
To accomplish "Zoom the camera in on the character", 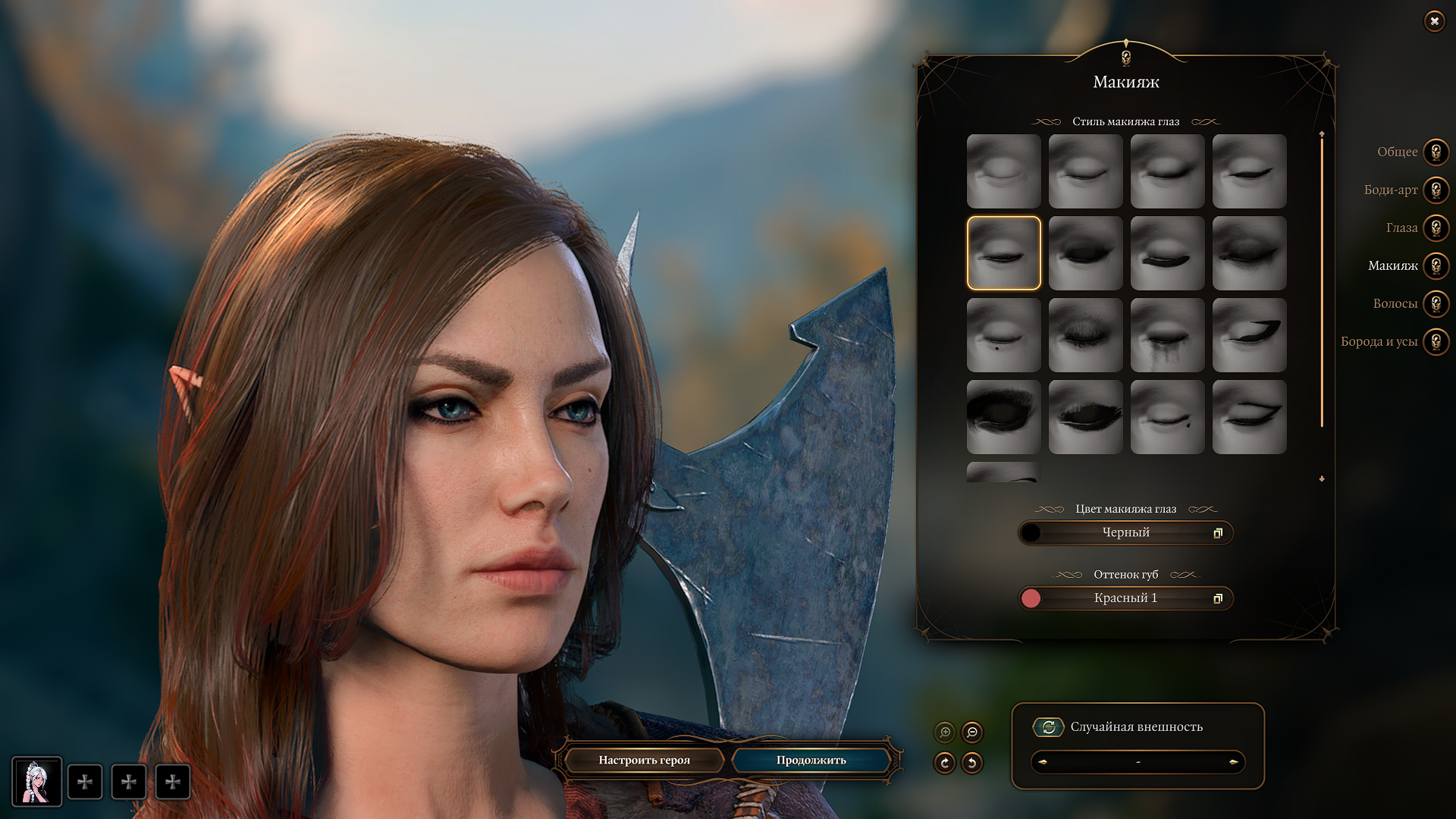I will pos(945,733).
